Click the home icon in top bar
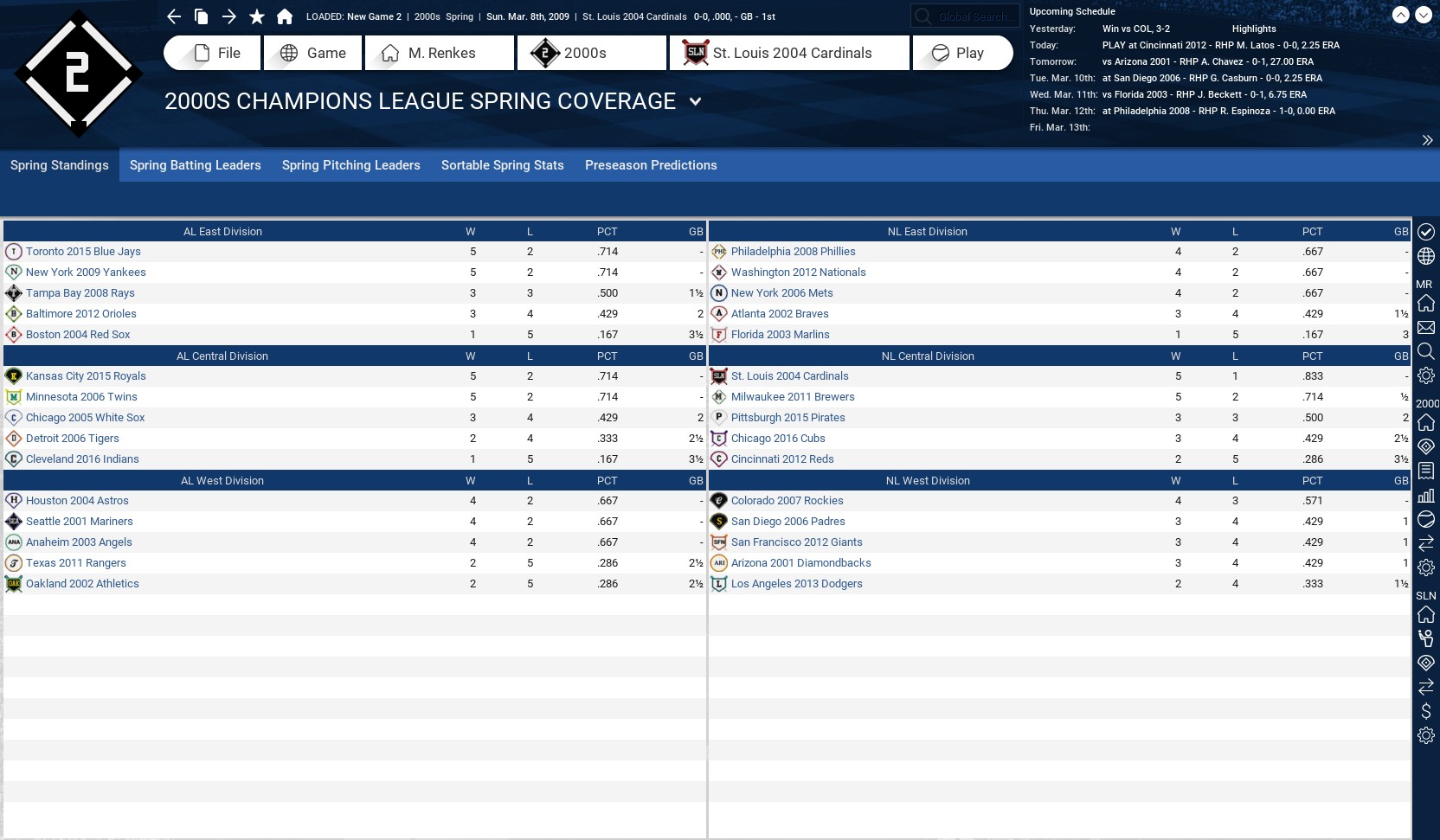Image resolution: width=1440 pixels, height=840 pixels. click(x=285, y=16)
